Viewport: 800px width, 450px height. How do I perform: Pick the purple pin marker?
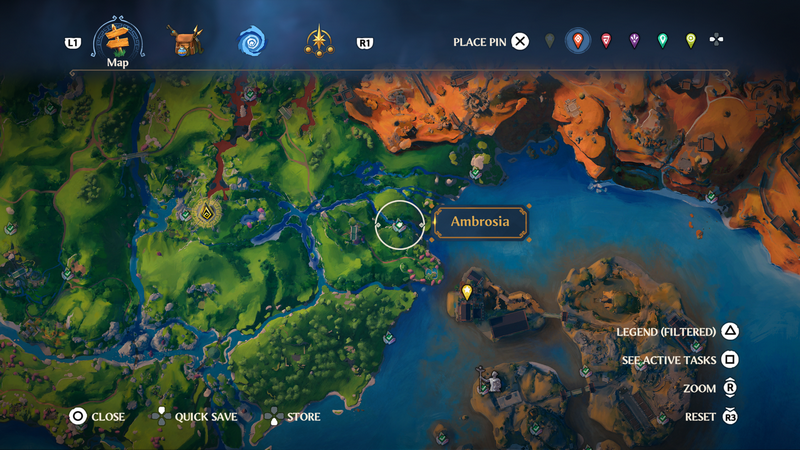634,41
